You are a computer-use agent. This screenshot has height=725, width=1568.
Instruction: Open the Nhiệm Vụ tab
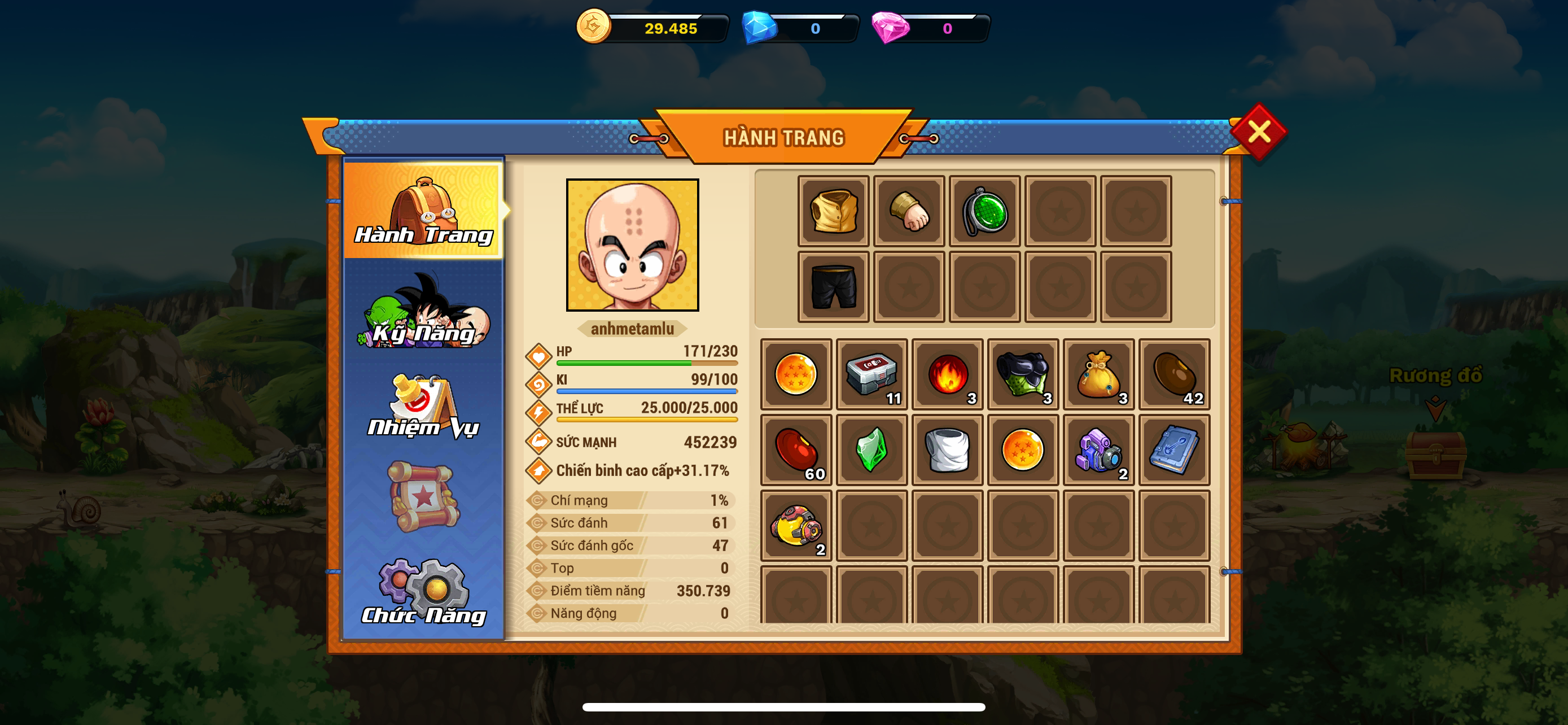coord(424,407)
